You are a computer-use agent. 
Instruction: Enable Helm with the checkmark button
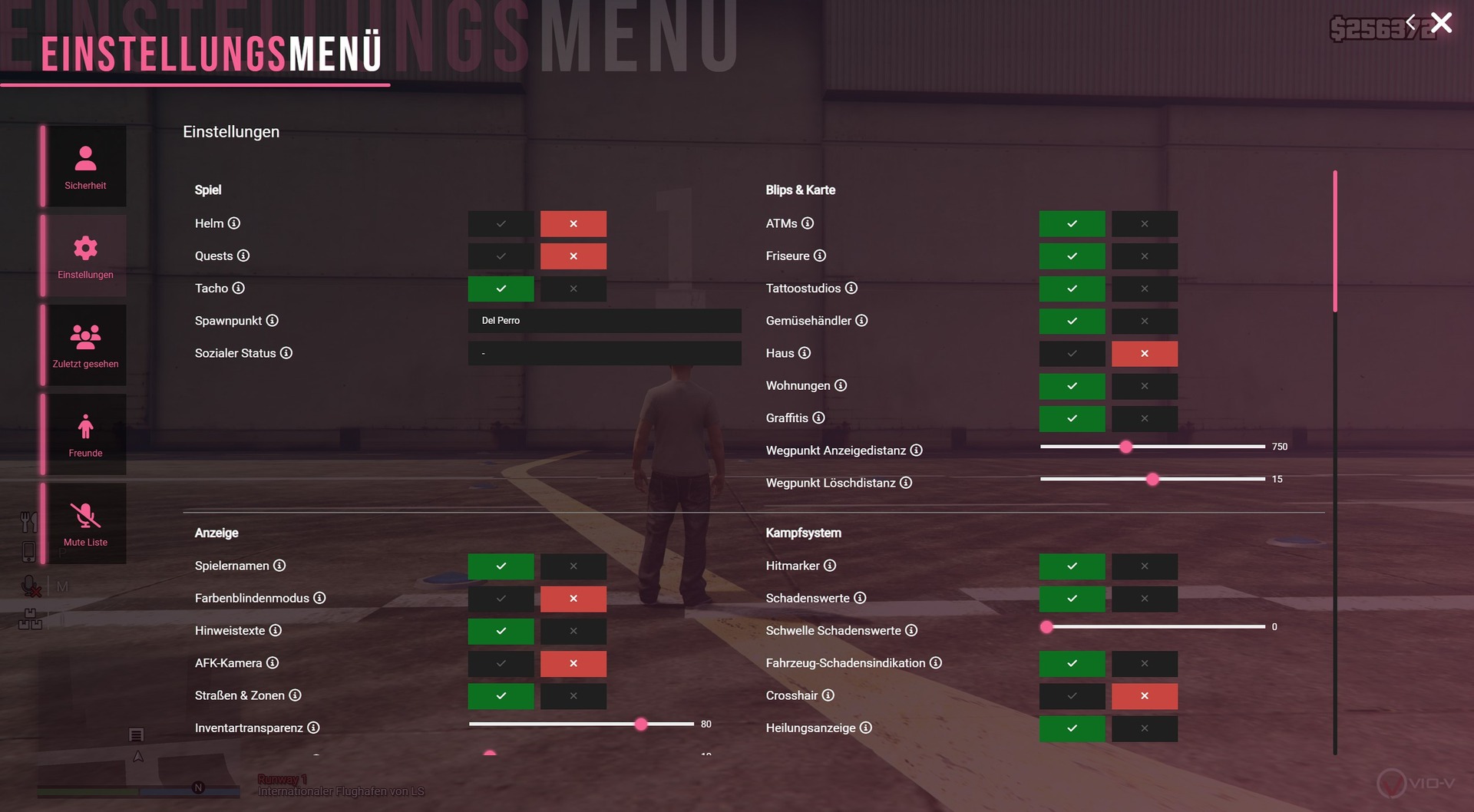(x=501, y=224)
